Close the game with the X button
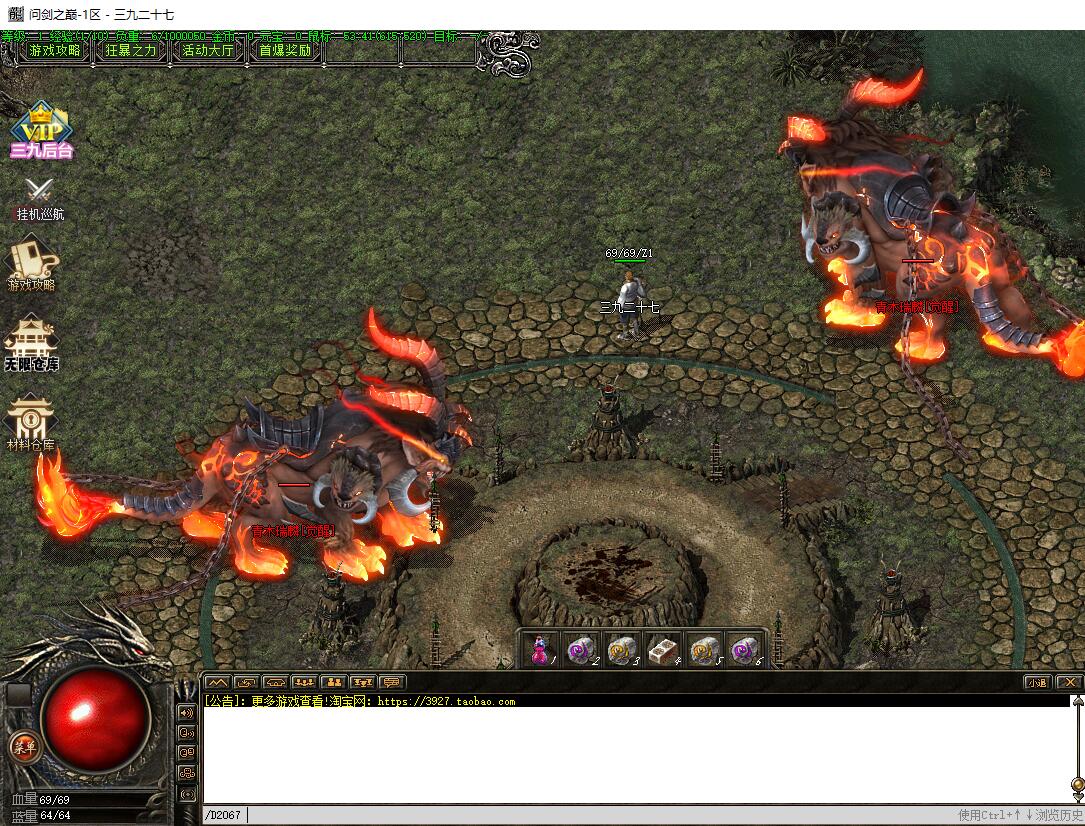Screen dimensions: 1085x826 coord(1069,682)
